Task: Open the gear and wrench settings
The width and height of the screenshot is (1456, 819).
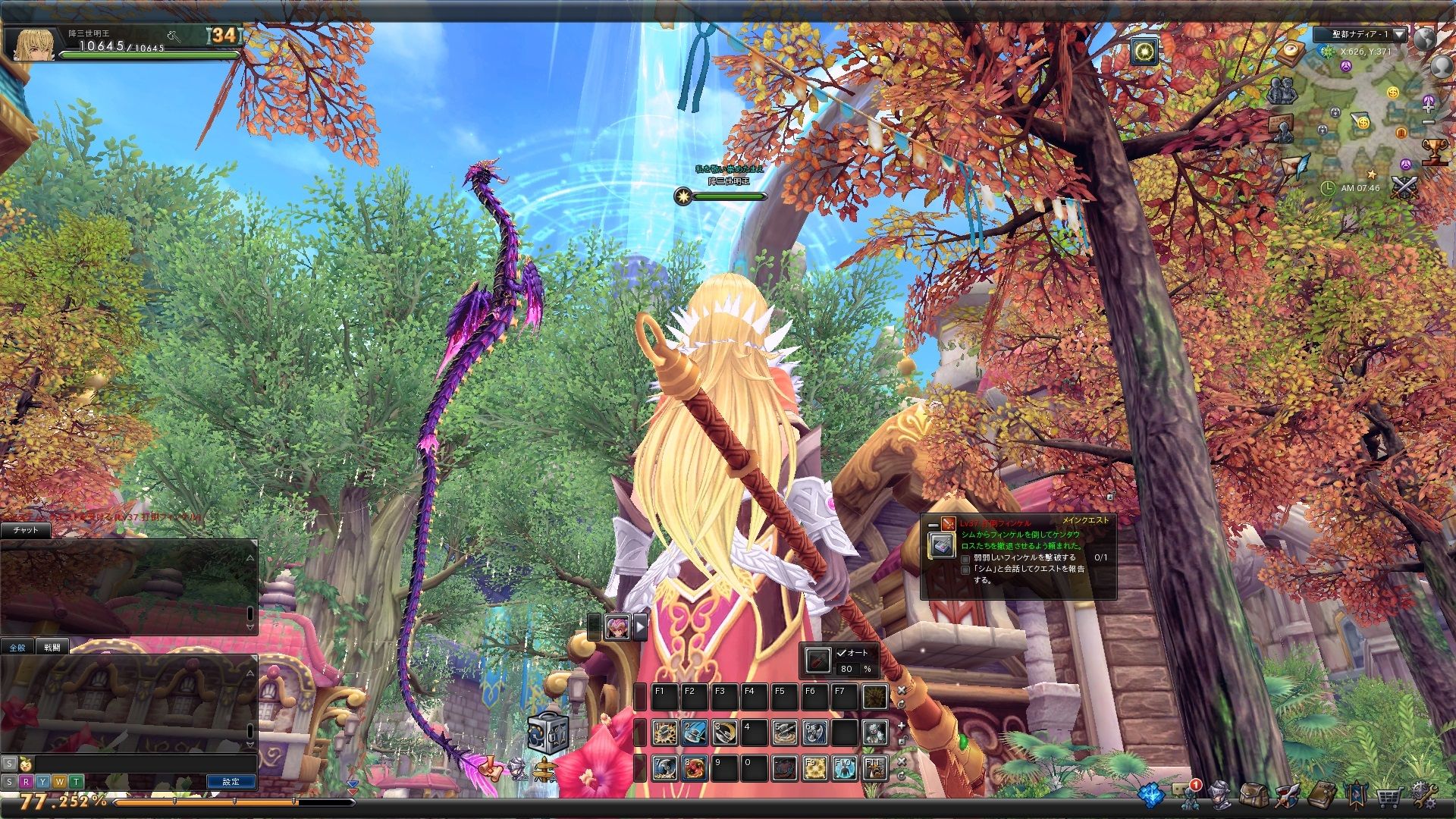Action: [x=1423, y=795]
